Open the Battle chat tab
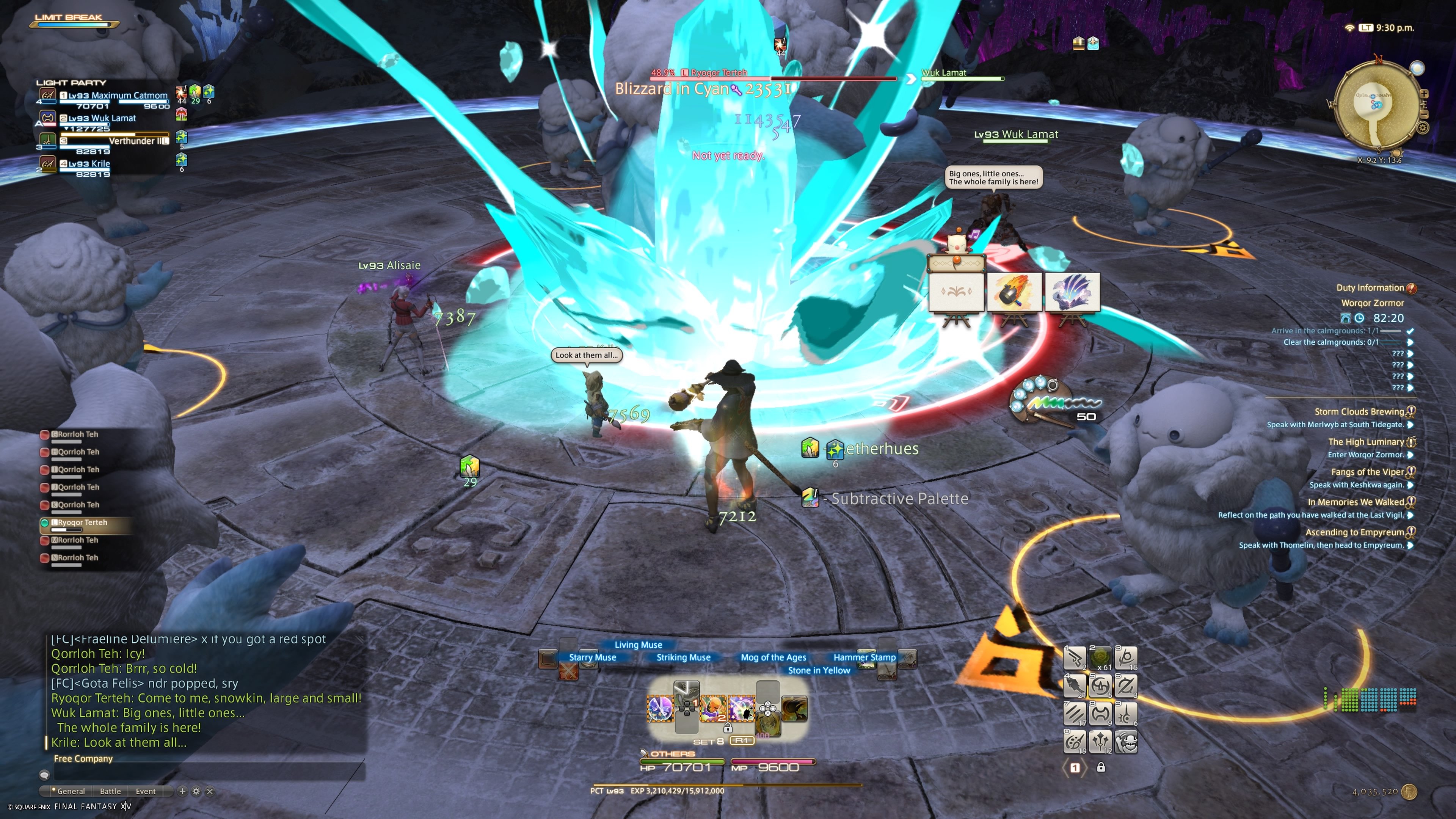The width and height of the screenshot is (1456, 819). (110, 791)
